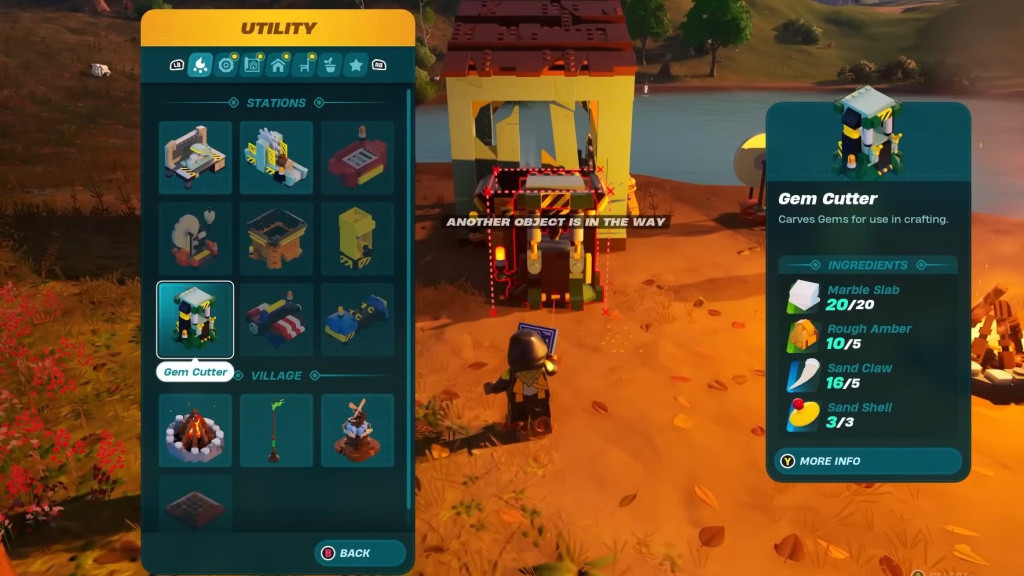
Task: Choose the orange Metal Smelter station
Action: click(276, 239)
